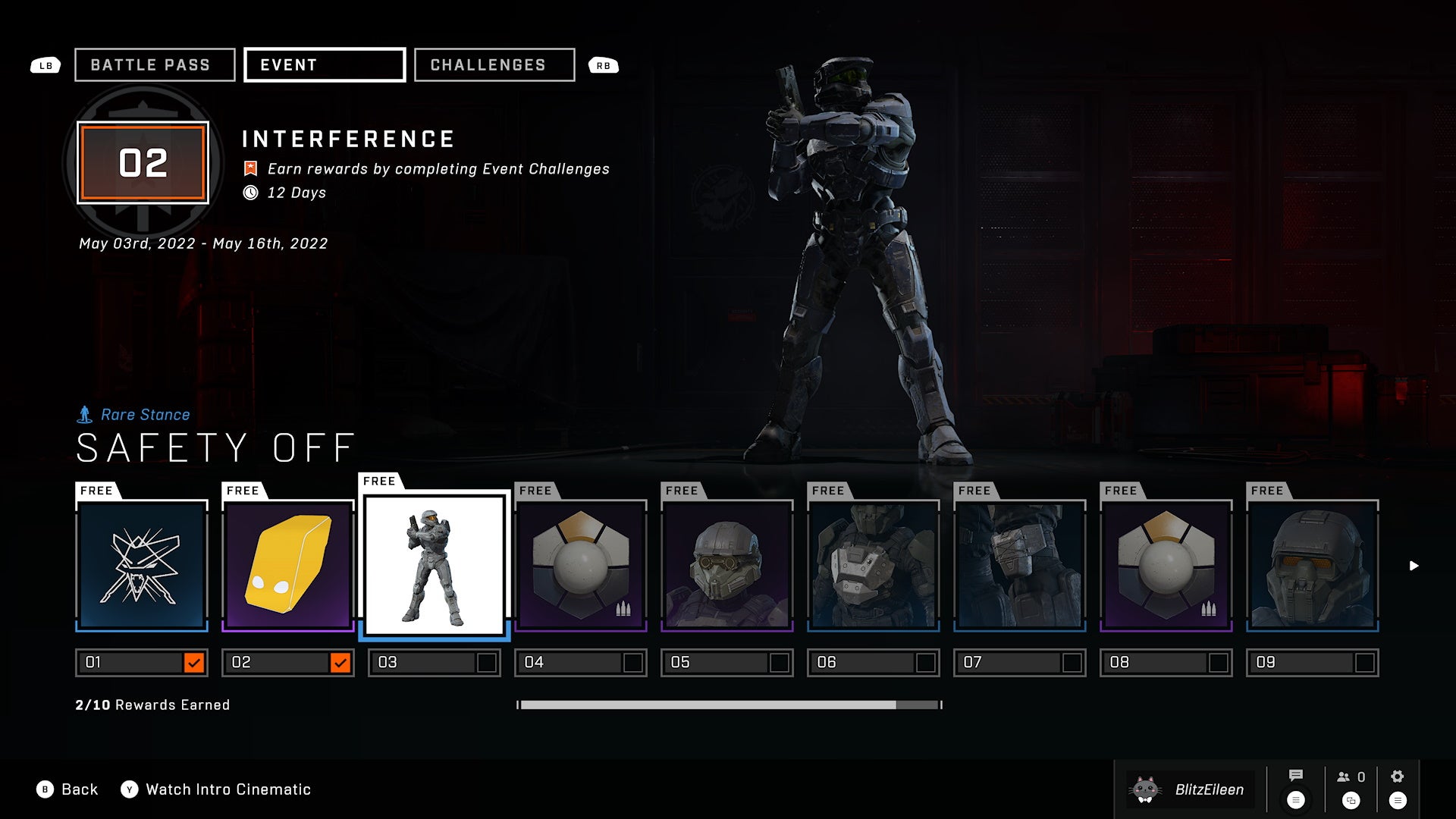Open the Challenges tab
This screenshot has width=1456, height=819.
[494, 64]
